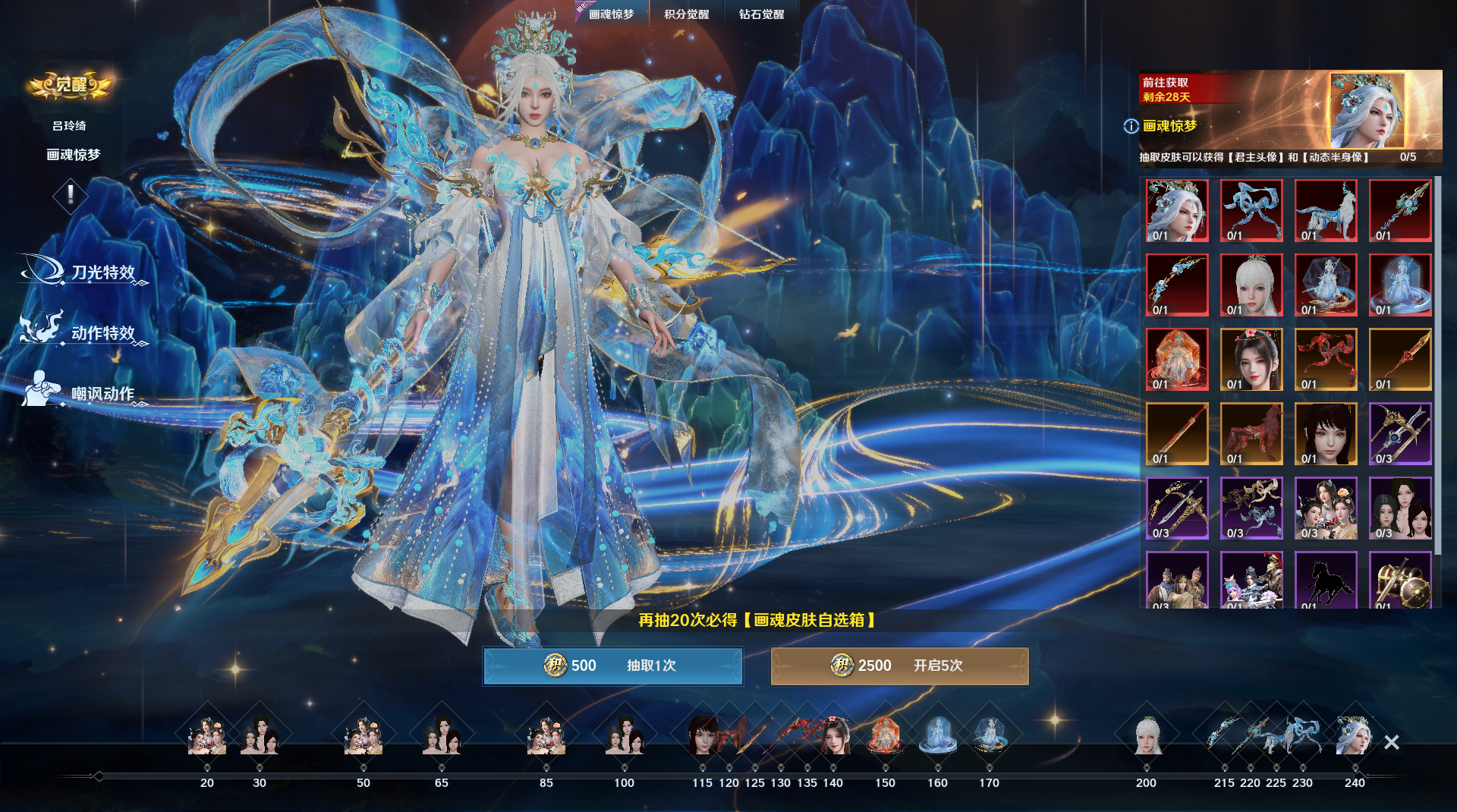Image resolution: width=1457 pixels, height=812 pixels.
Task: Choose the short black-haired head reward tile
Action: coord(1326,433)
